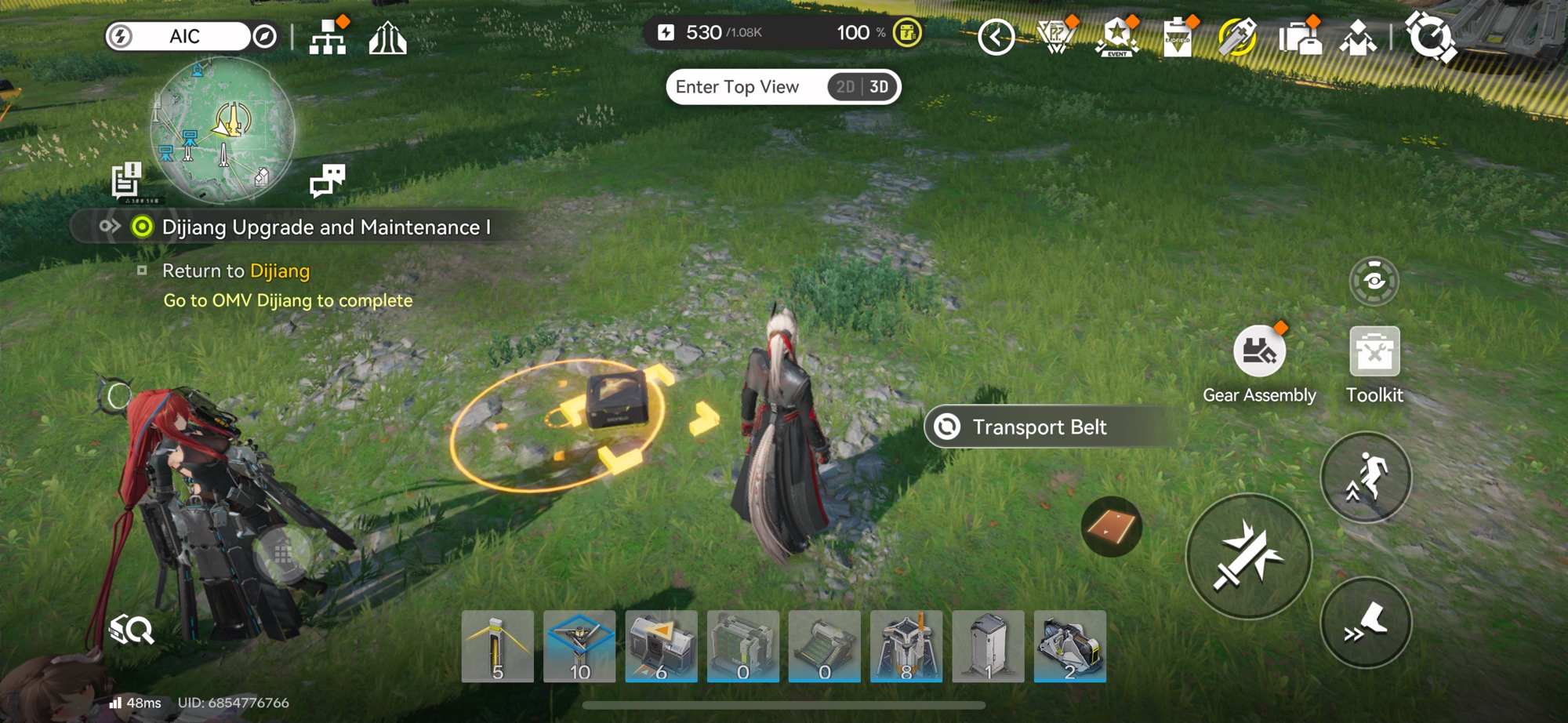Screen dimensions: 1568x723
Task: Open the Toolkit
Action: 1374,352
